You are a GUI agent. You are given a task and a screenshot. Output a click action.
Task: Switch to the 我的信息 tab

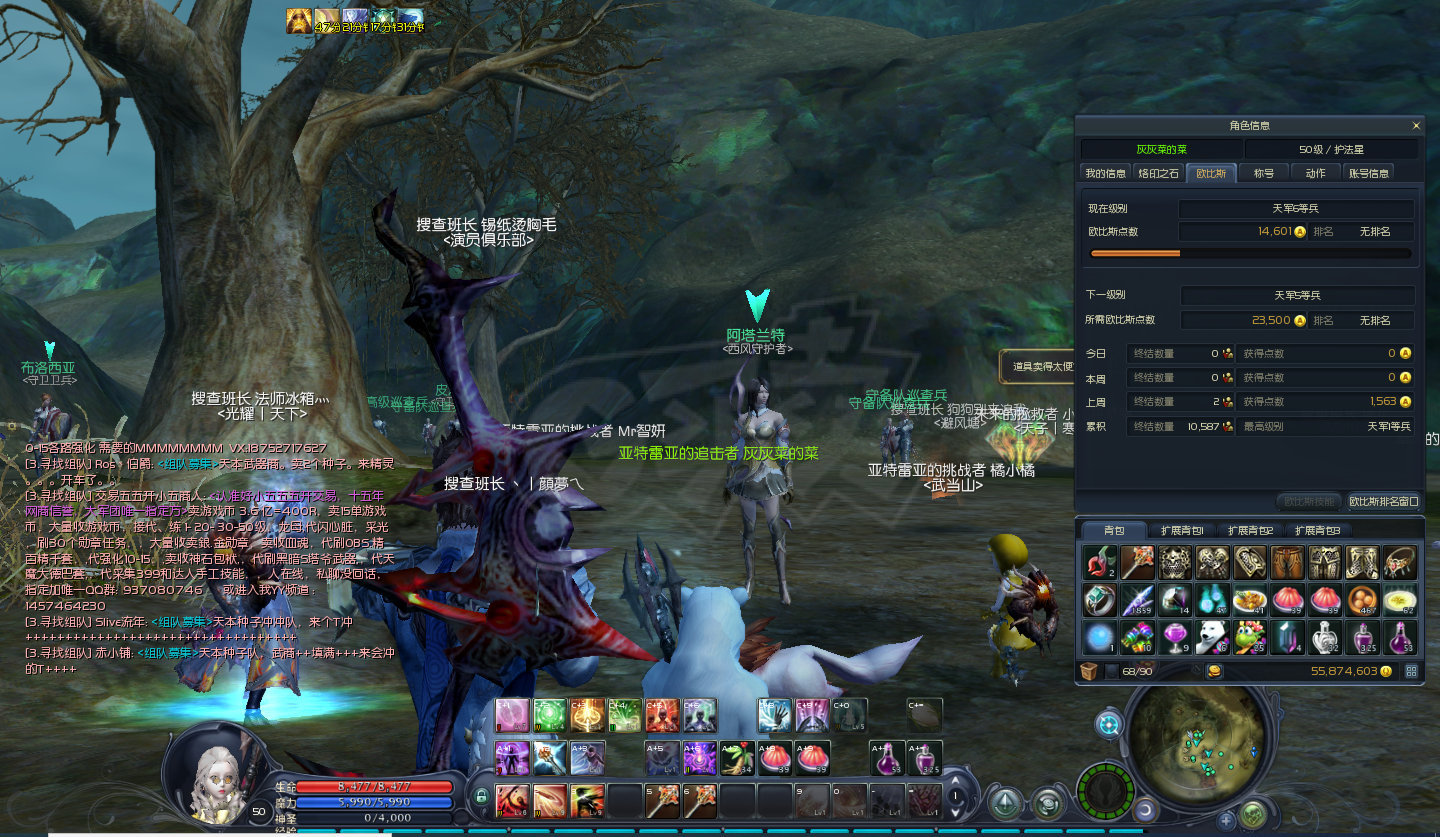(x=1105, y=173)
